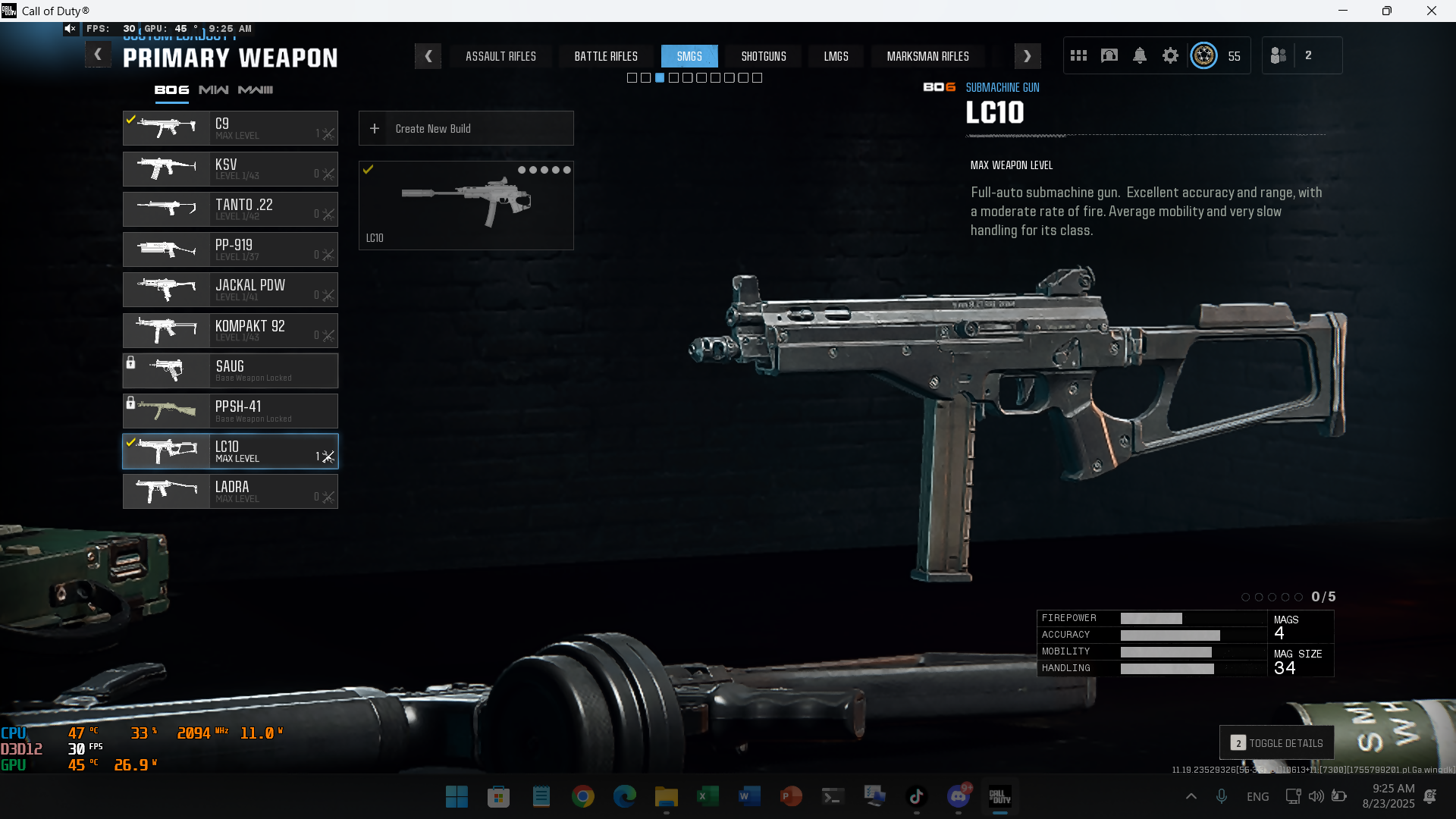This screenshot has width=1456, height=819.
Task: Select the KSV weapon row
Action: coord(231,169)
